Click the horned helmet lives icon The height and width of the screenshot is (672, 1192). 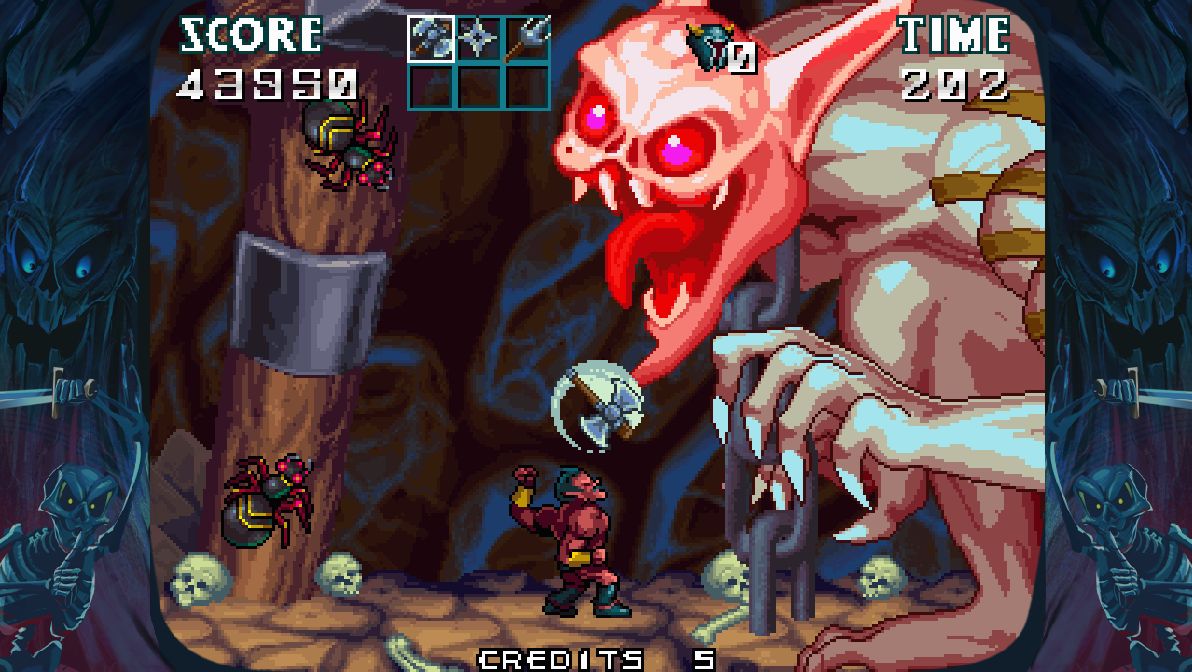coord(709,47)
